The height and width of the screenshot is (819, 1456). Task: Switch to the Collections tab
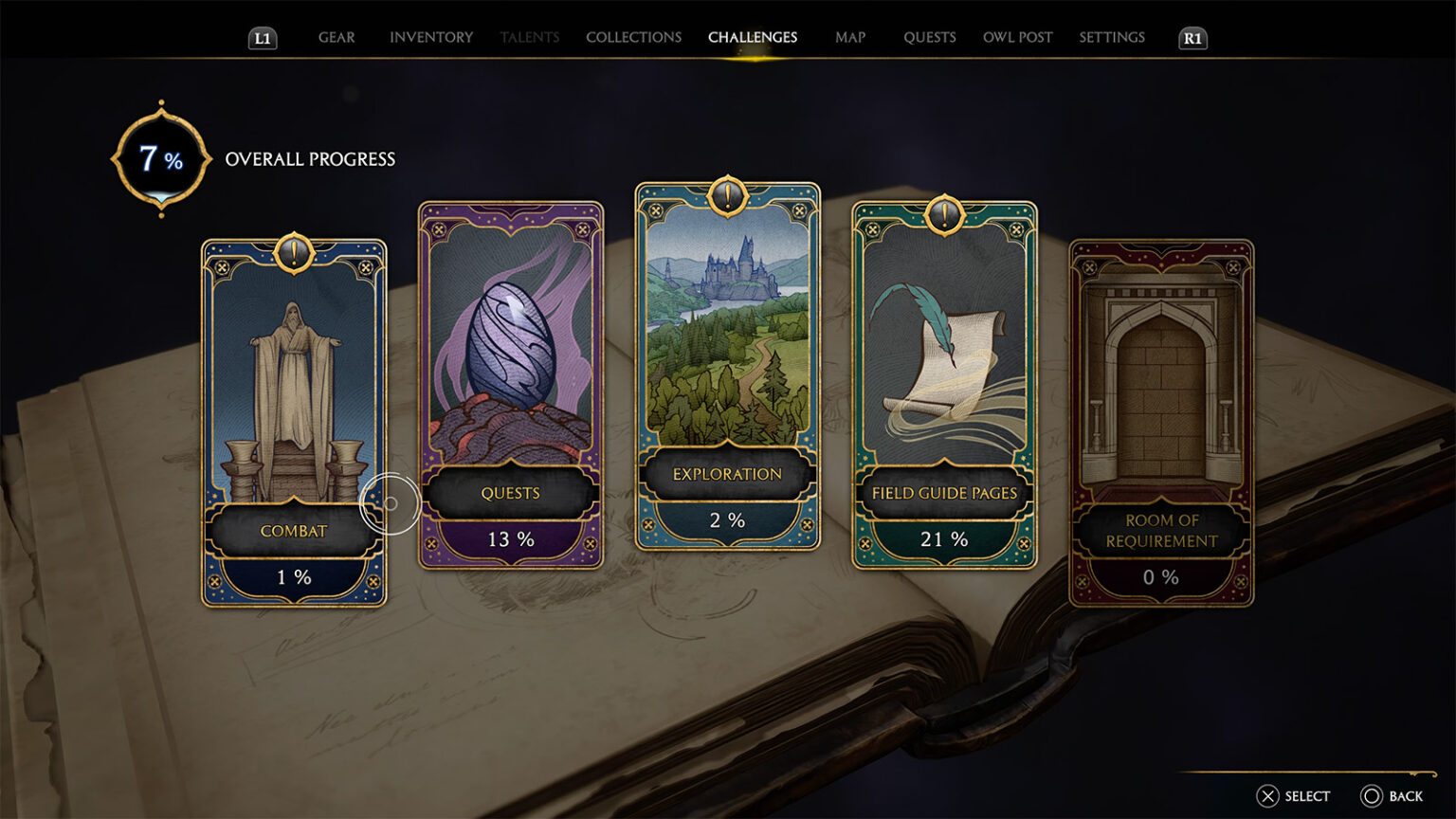(x=633, y=37)
